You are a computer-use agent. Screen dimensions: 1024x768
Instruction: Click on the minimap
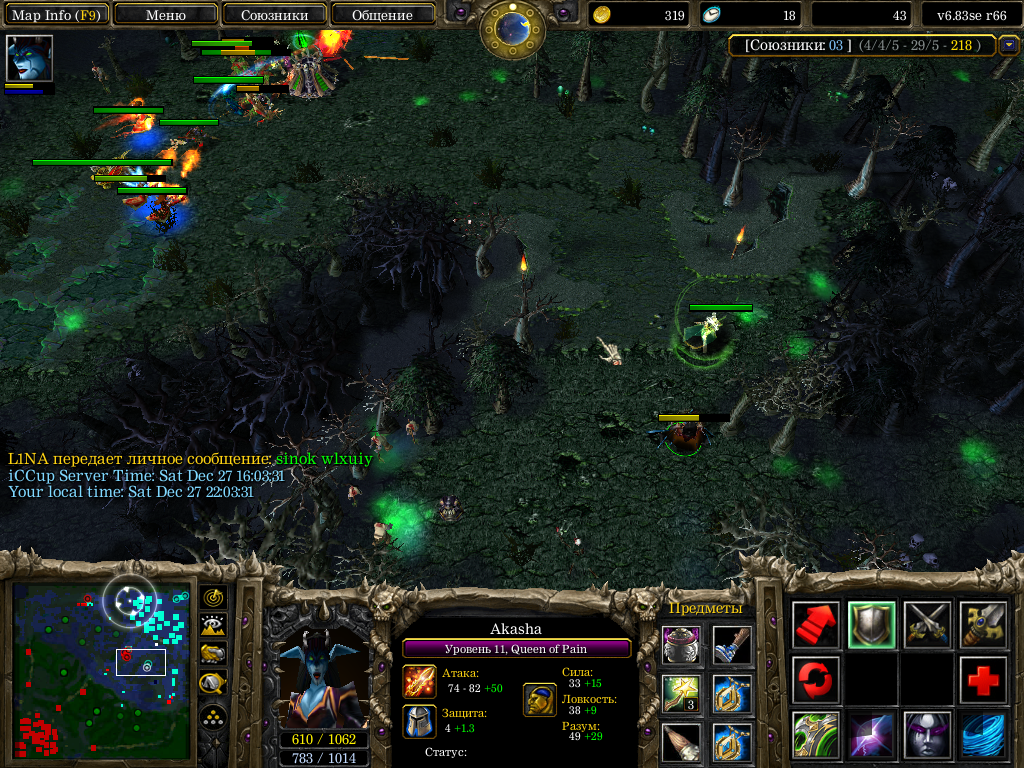coord(100,670)
